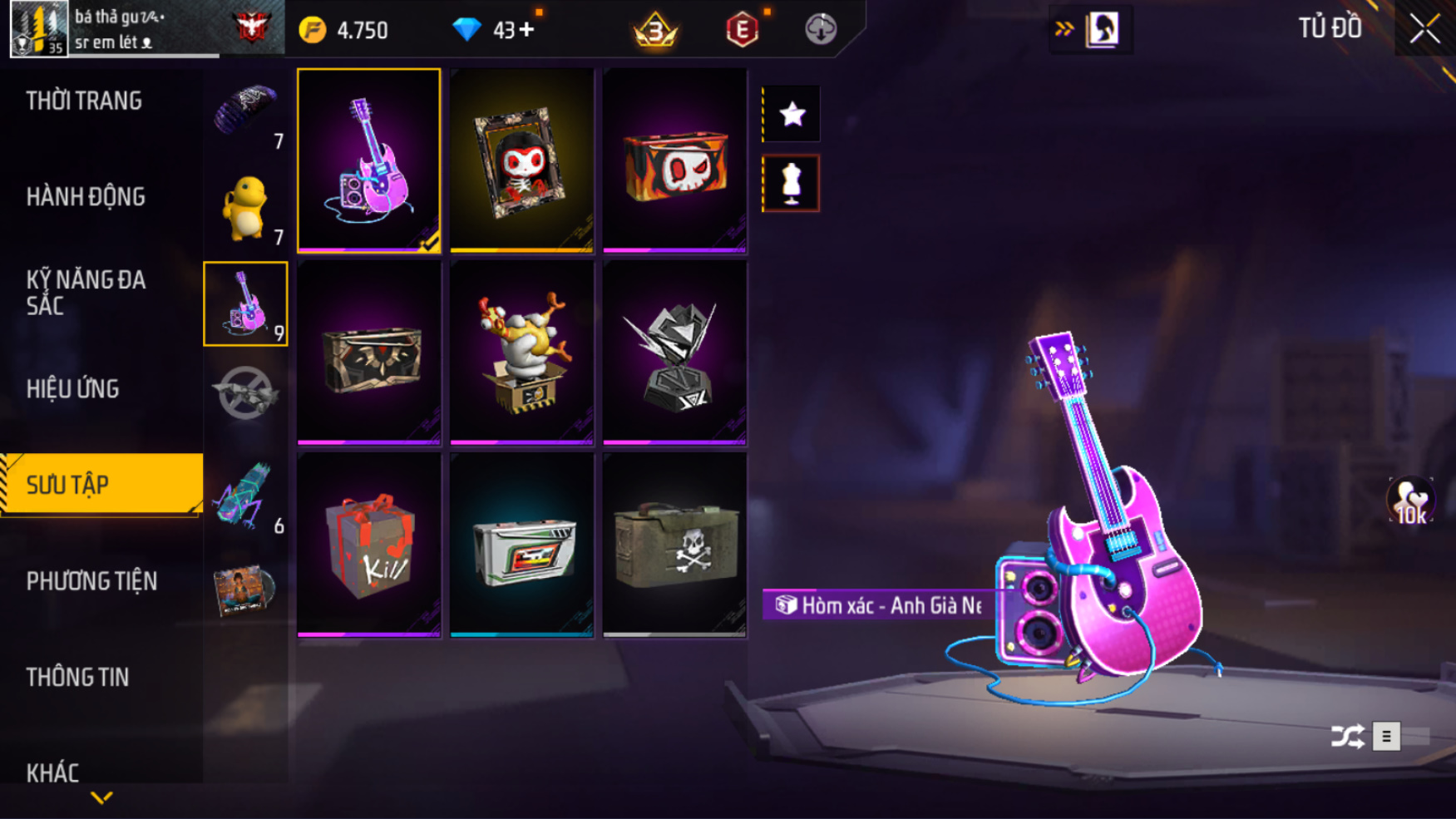Image resolution: width=1456 pixels, height=819 pixels.
Task: Select the pink guitar loot box tile
Action: (x=369, y=160)
